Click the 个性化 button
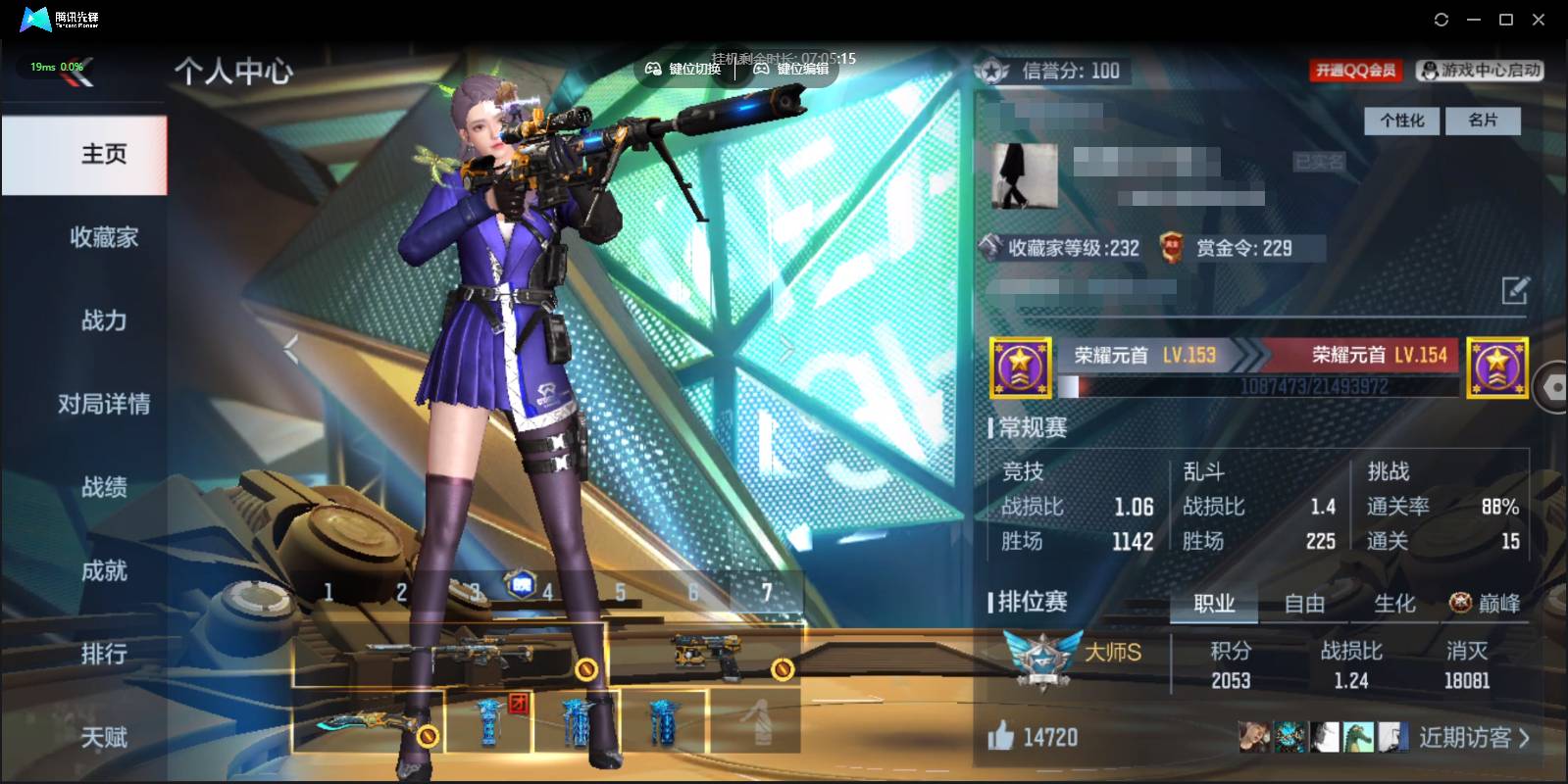This screenshot has height=784, width=1568. click(x=1401, y=121)
